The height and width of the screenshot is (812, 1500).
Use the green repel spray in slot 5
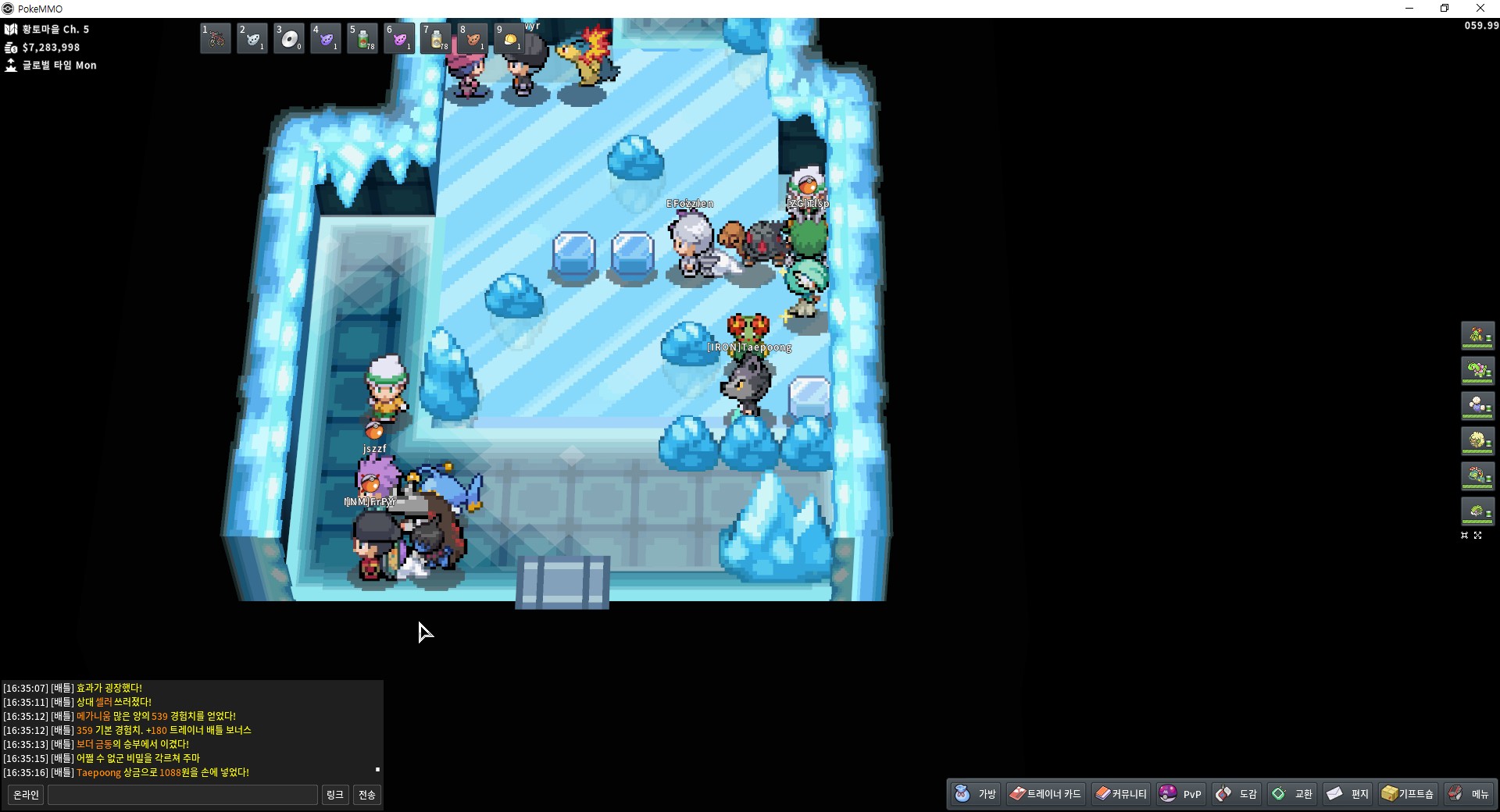click(x=362, y=38)
